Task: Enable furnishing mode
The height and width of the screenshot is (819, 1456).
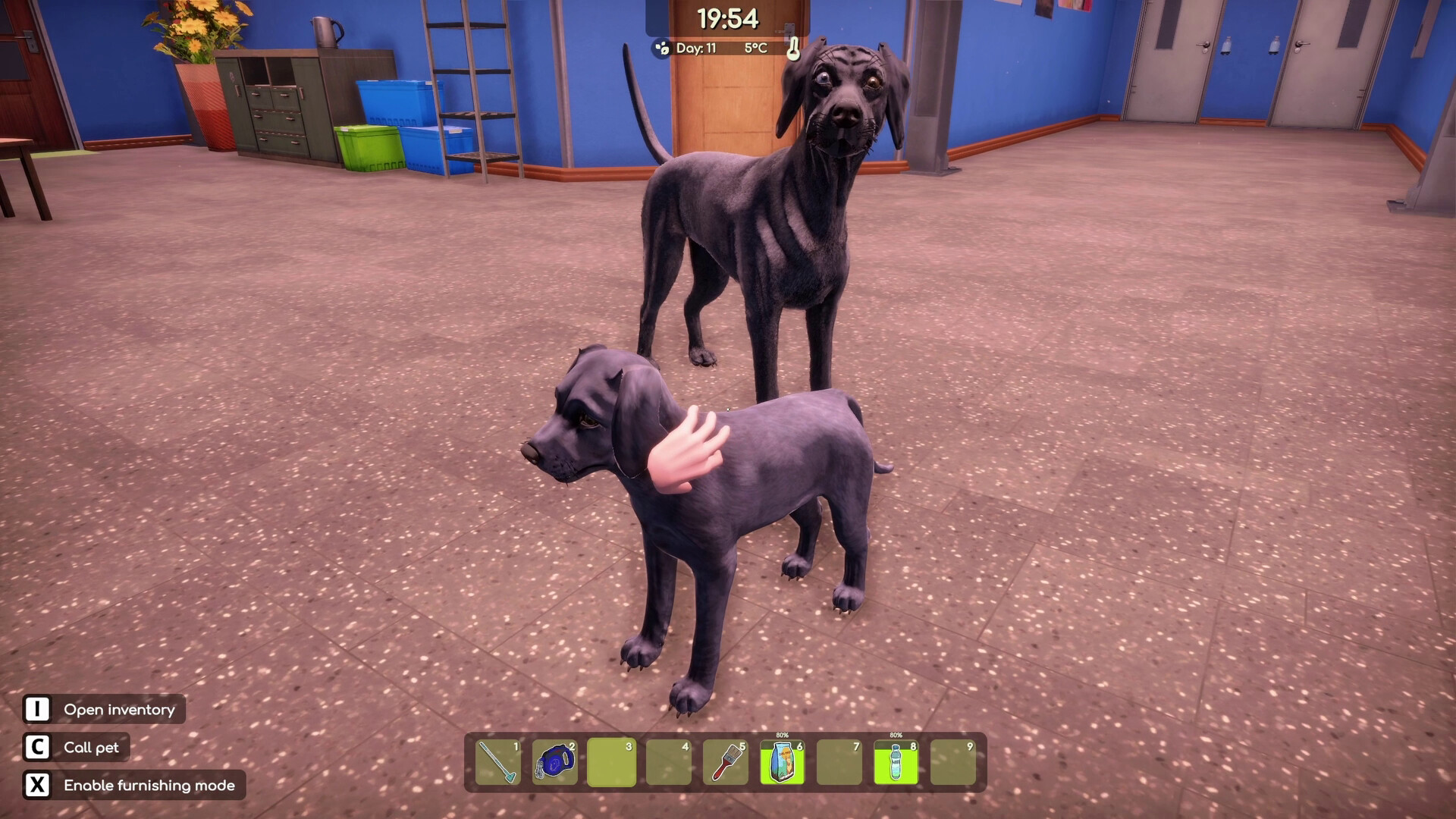Action: 150,786
